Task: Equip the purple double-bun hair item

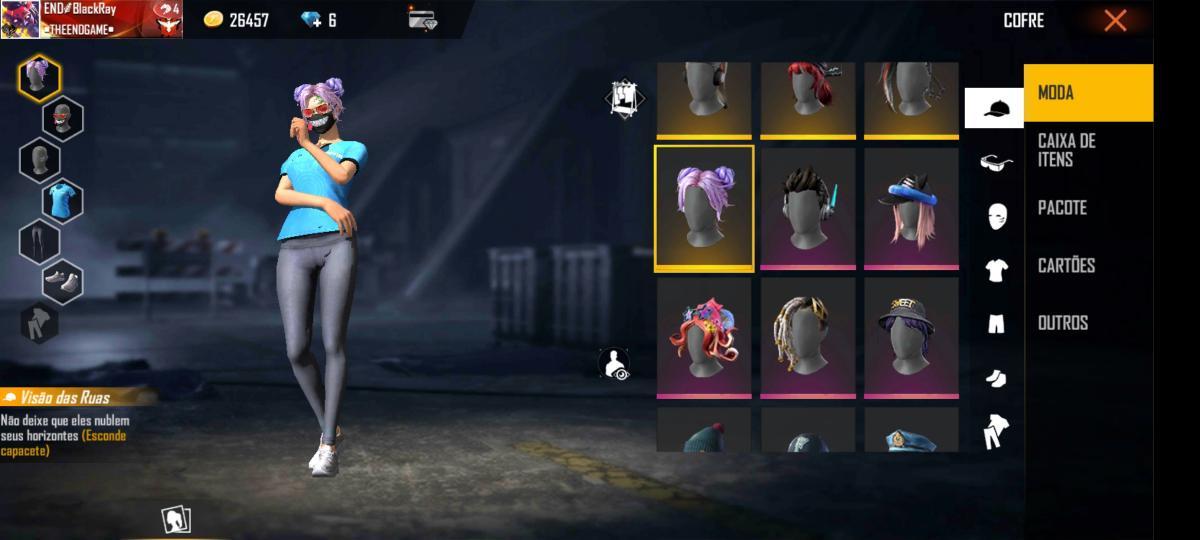Action: [704, 208]
